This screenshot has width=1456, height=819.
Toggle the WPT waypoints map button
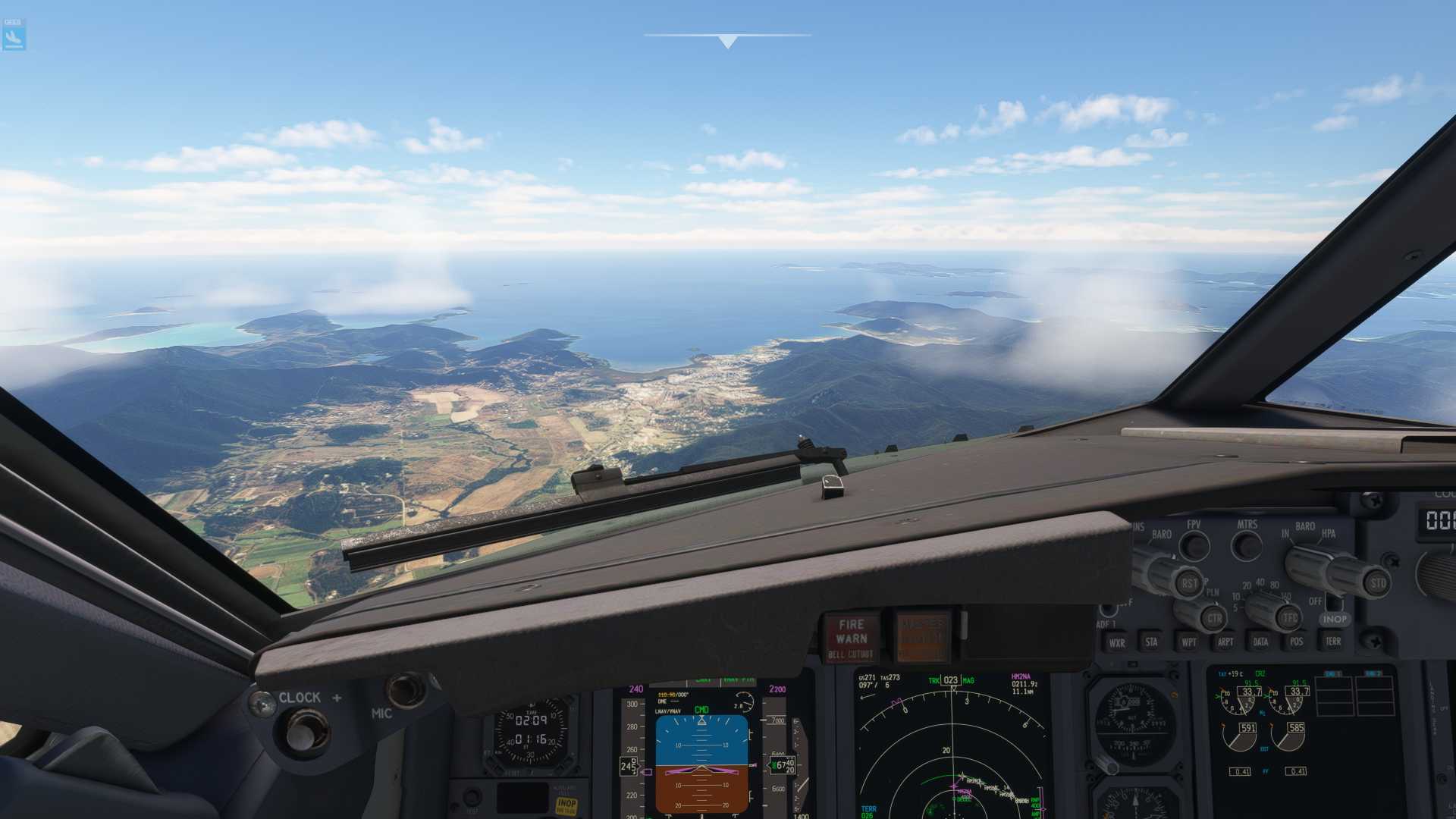[1188, 642]
